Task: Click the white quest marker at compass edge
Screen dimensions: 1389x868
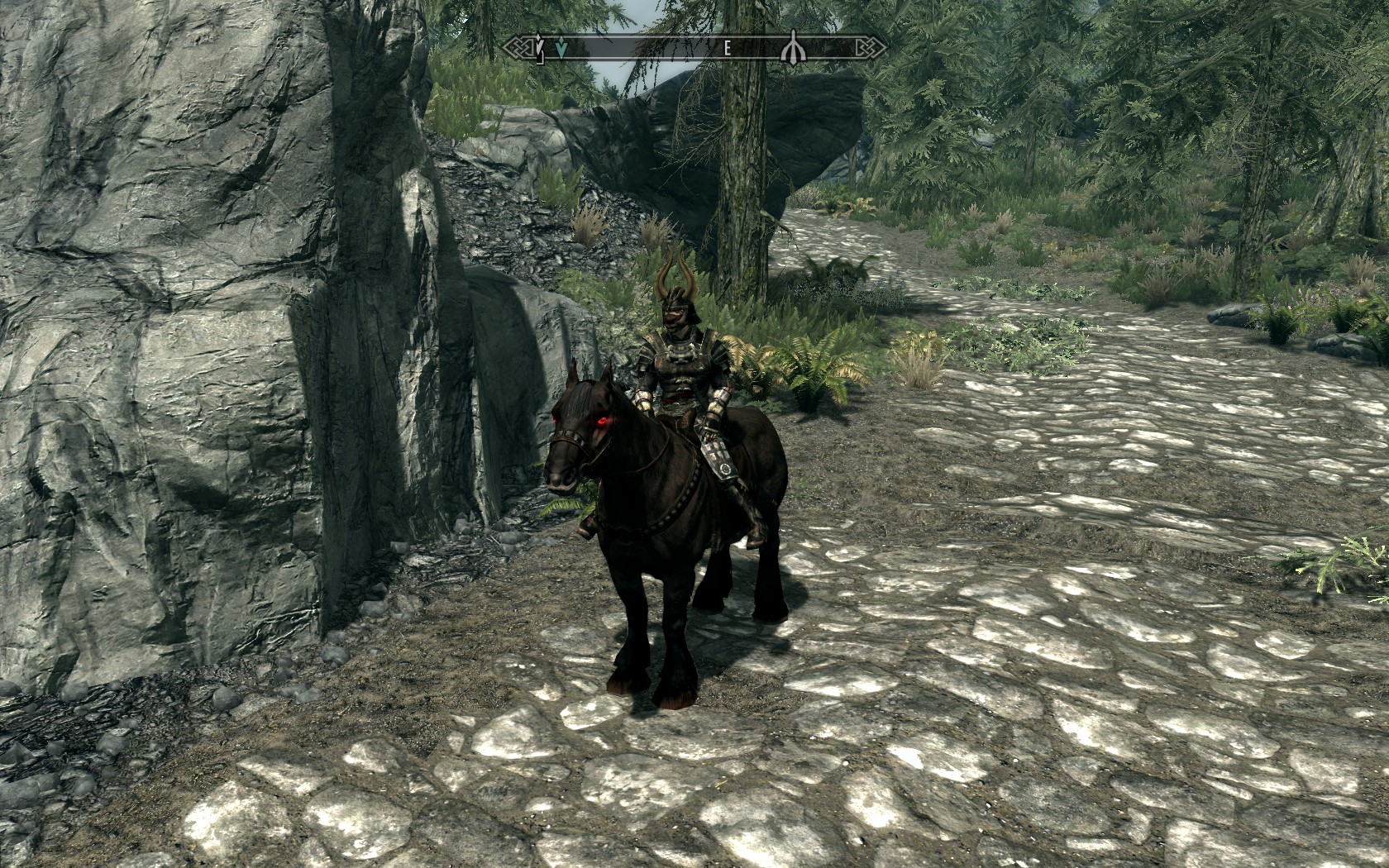Action: (x=540, y=49)
